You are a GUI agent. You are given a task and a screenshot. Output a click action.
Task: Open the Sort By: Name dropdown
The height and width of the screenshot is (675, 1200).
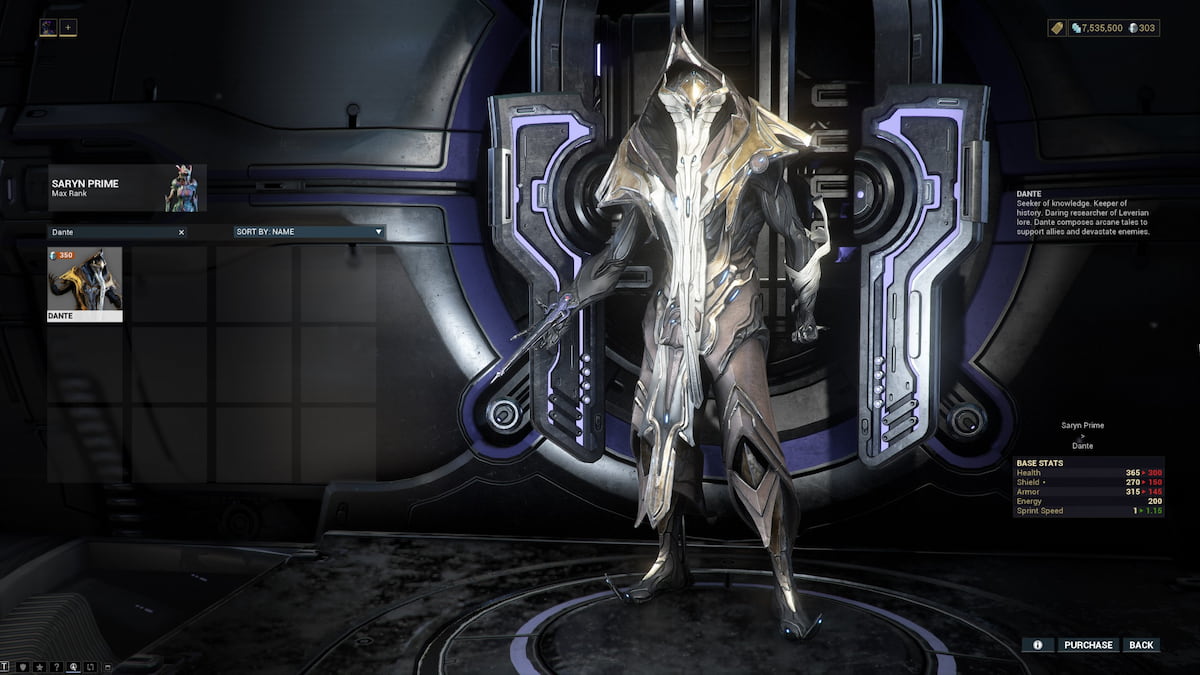click(309, 232)
